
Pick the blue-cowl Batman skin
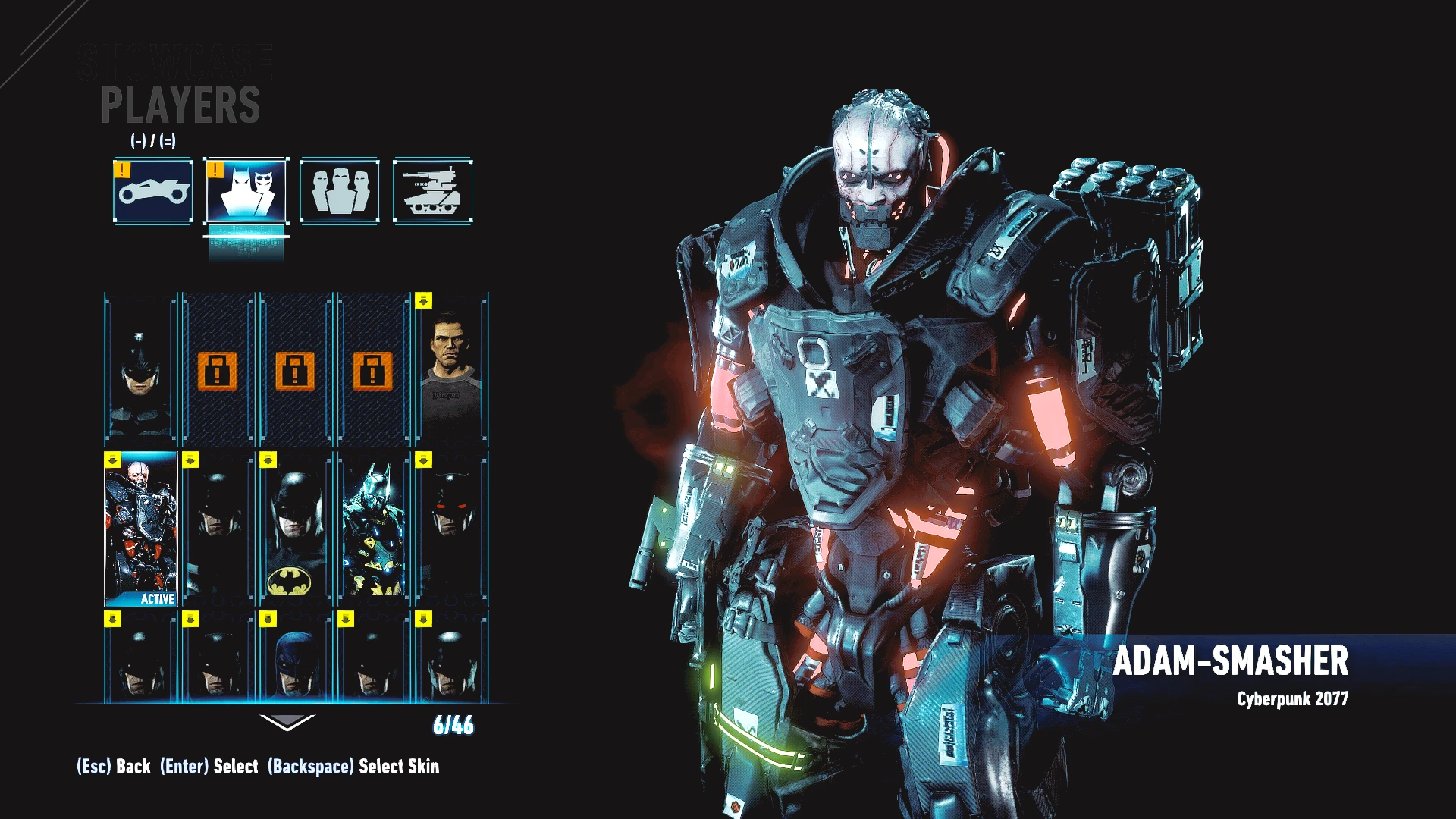[296, 658]
